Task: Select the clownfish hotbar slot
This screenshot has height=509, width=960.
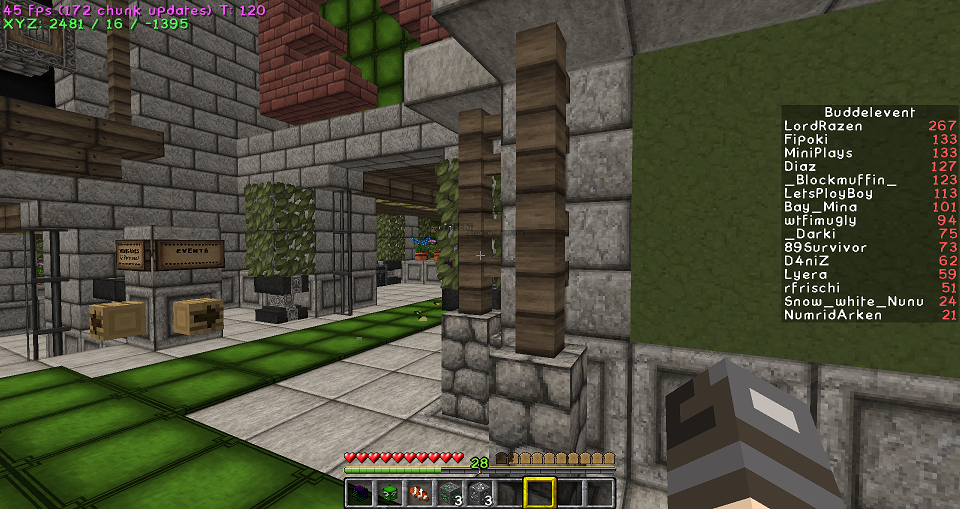Action: (x=420, y=492)
